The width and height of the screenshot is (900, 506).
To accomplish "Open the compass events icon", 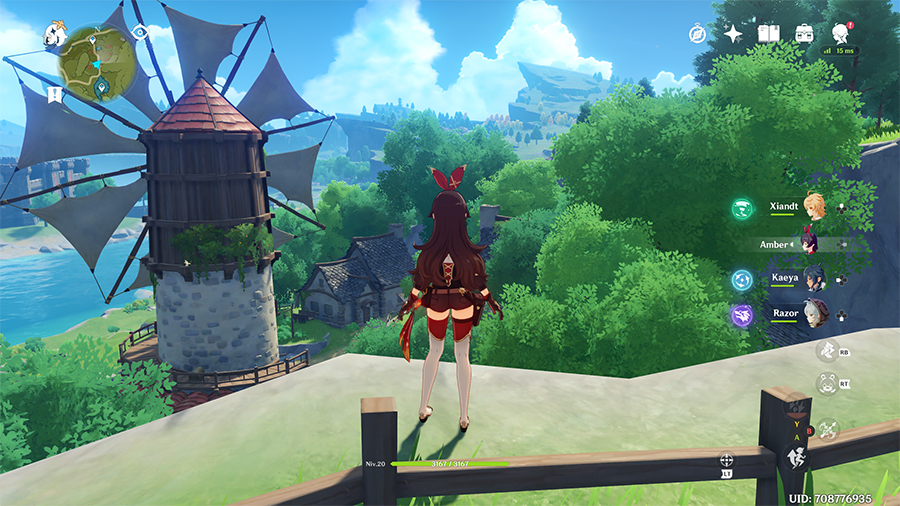I will coord(698,34).
